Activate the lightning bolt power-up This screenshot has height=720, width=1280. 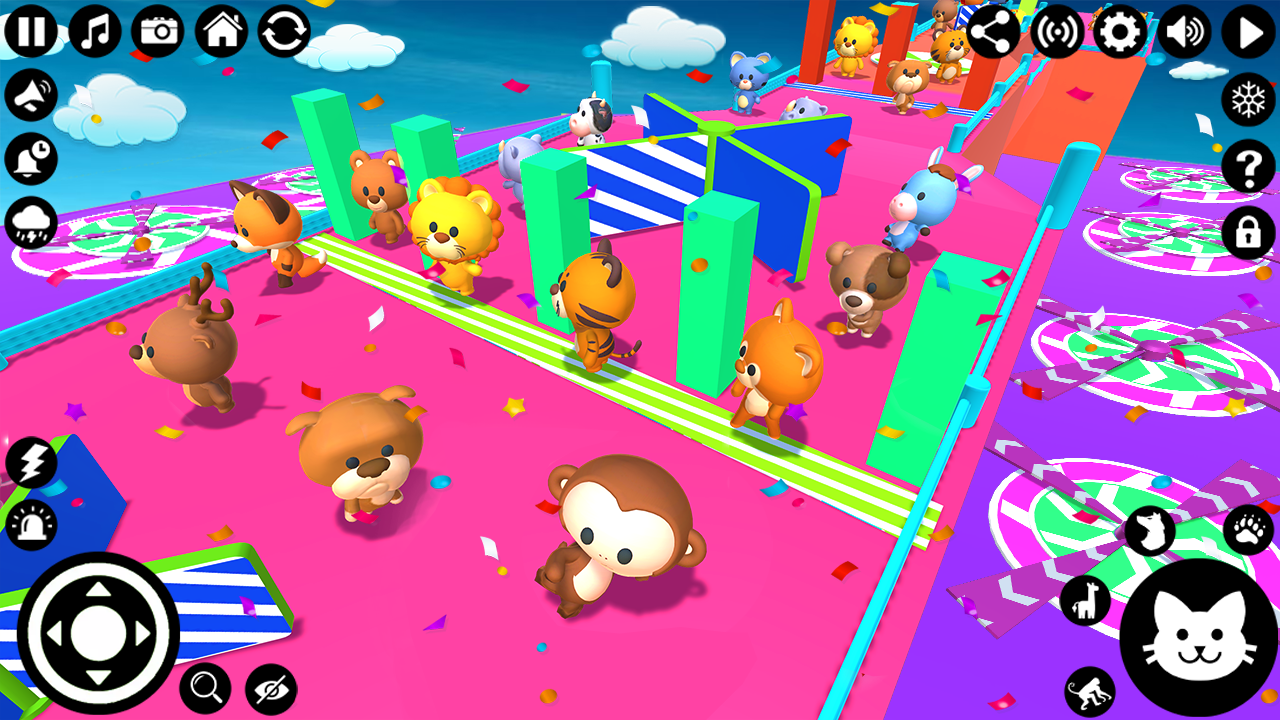(x=32, y=462)
